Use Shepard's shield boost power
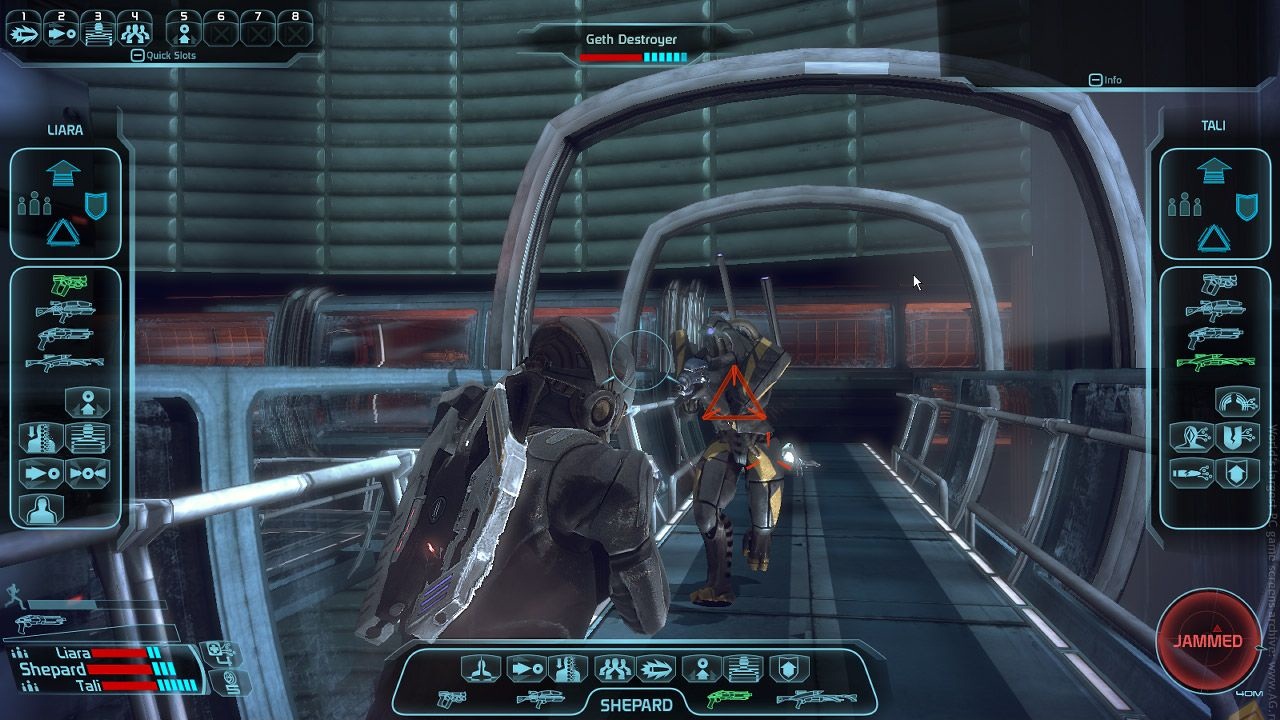 (x=789, y=668)
